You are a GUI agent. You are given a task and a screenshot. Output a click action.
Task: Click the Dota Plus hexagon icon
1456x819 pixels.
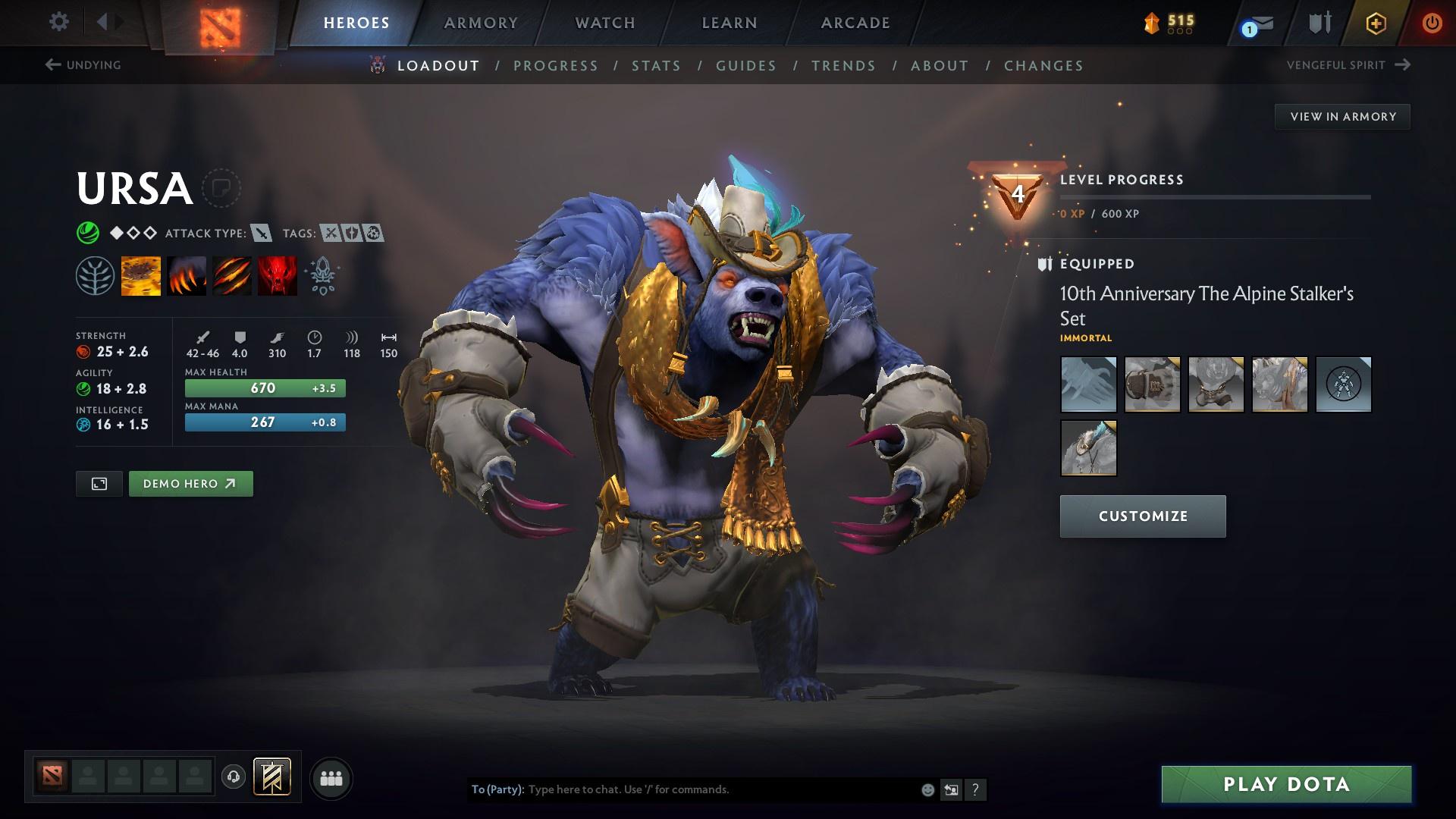(x=1375, y=23)
